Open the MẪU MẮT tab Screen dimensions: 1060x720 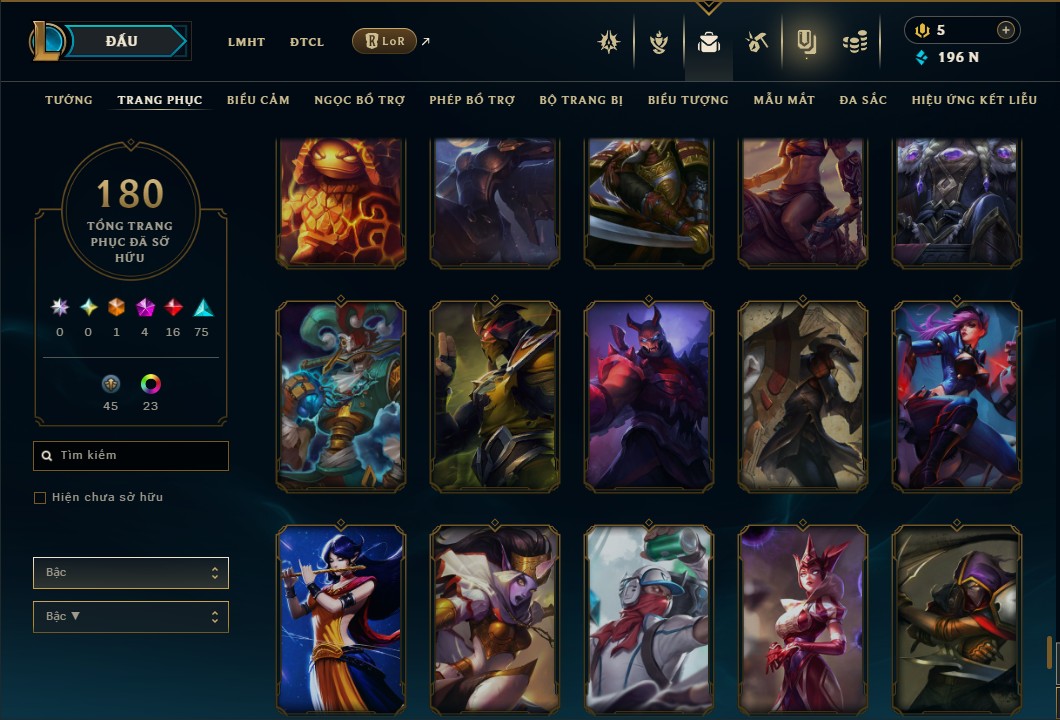click(x=784, y=100)
